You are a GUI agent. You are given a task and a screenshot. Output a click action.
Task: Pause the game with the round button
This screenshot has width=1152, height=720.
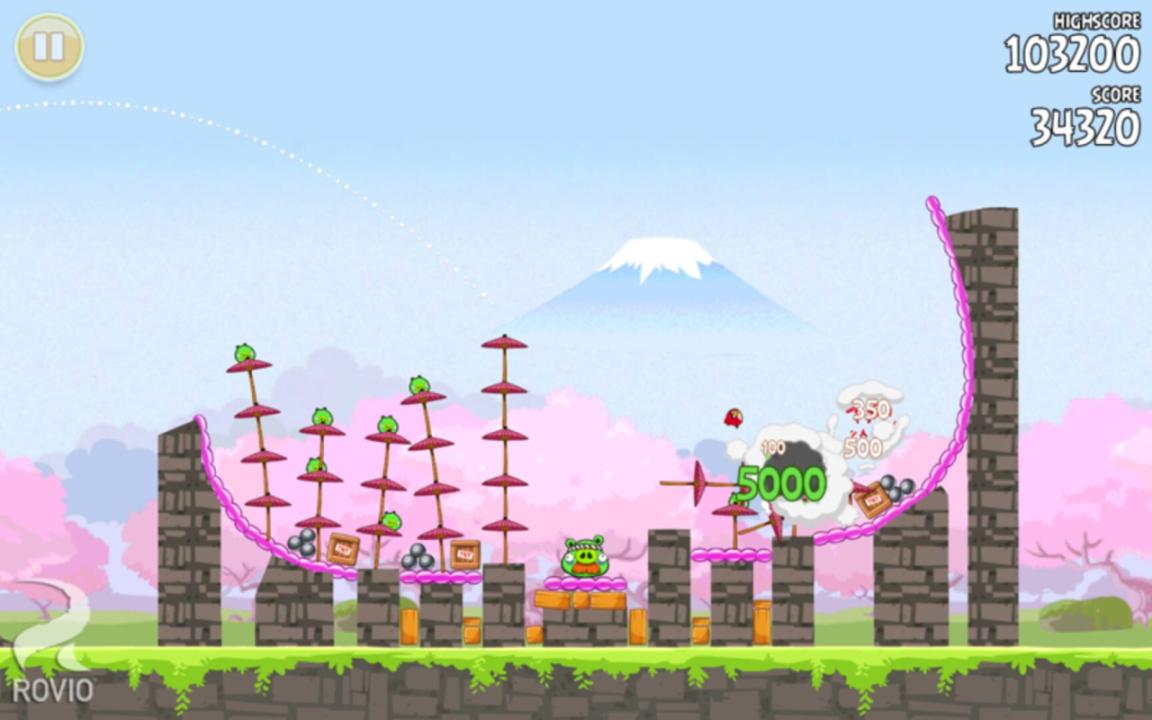point(49,47)
